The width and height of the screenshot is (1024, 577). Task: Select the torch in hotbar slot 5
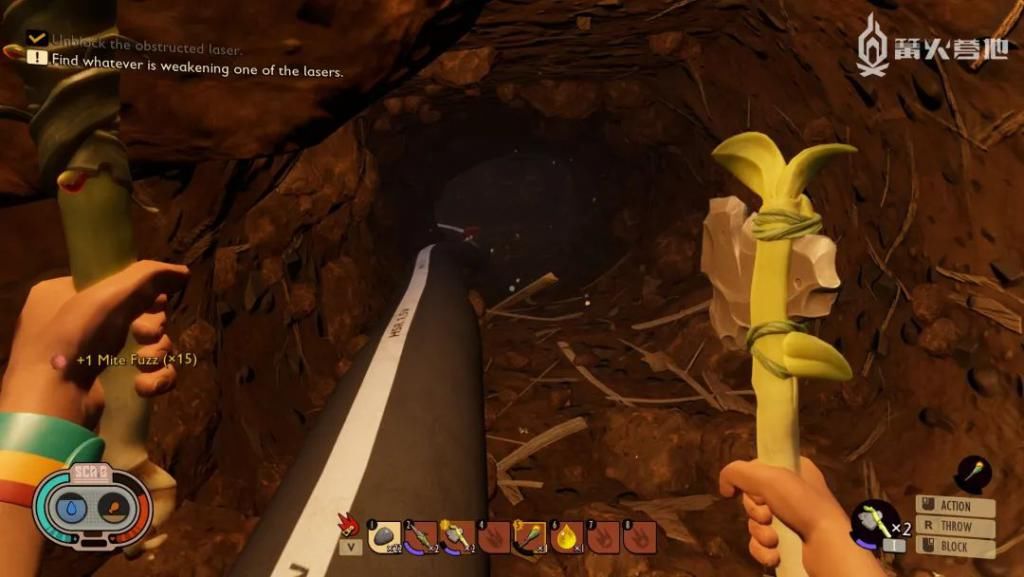coord(529,537)
